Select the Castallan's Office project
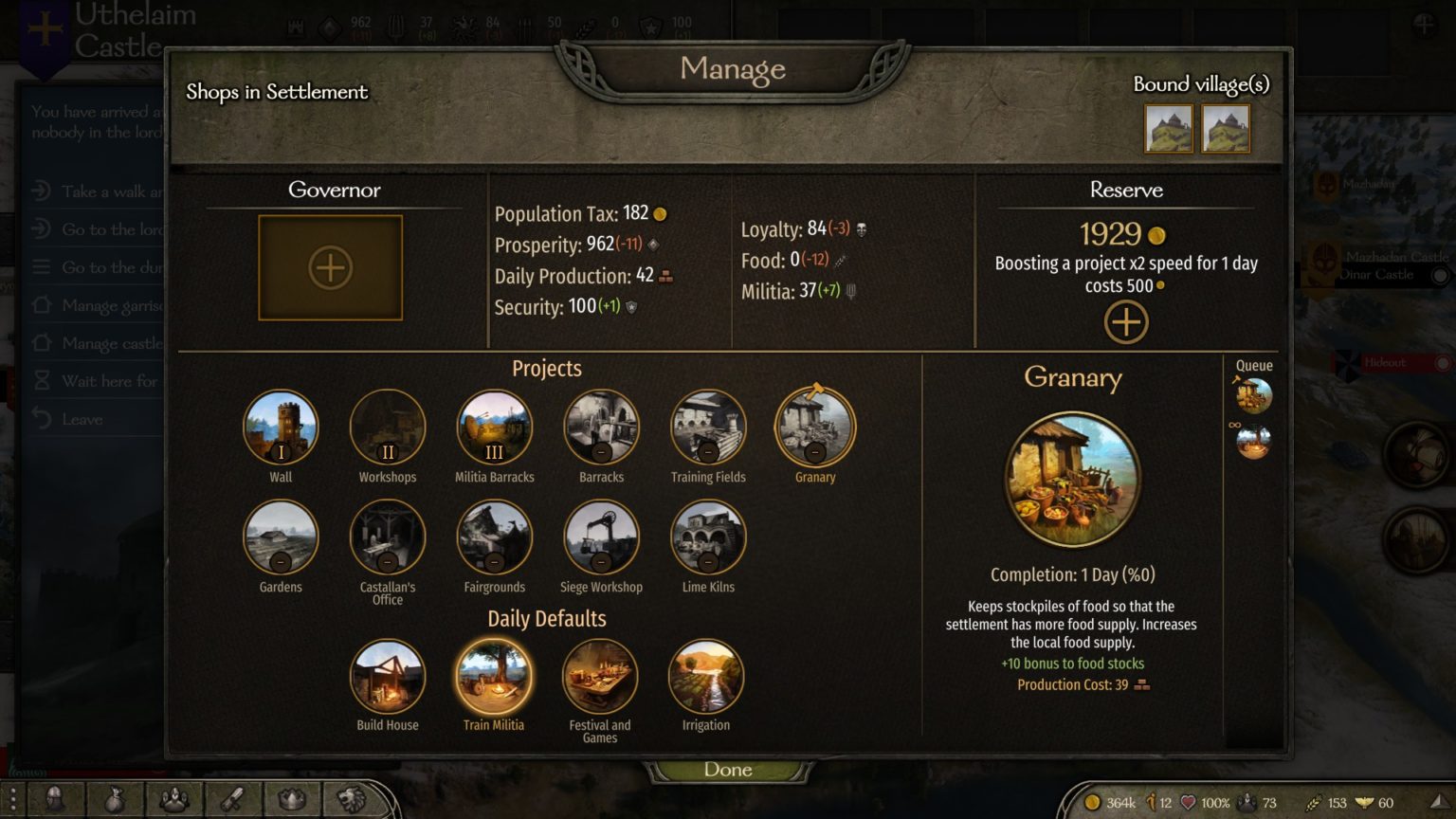Image resolution: width=1456 pixels, height=819 pixels. tap(388, 537)
